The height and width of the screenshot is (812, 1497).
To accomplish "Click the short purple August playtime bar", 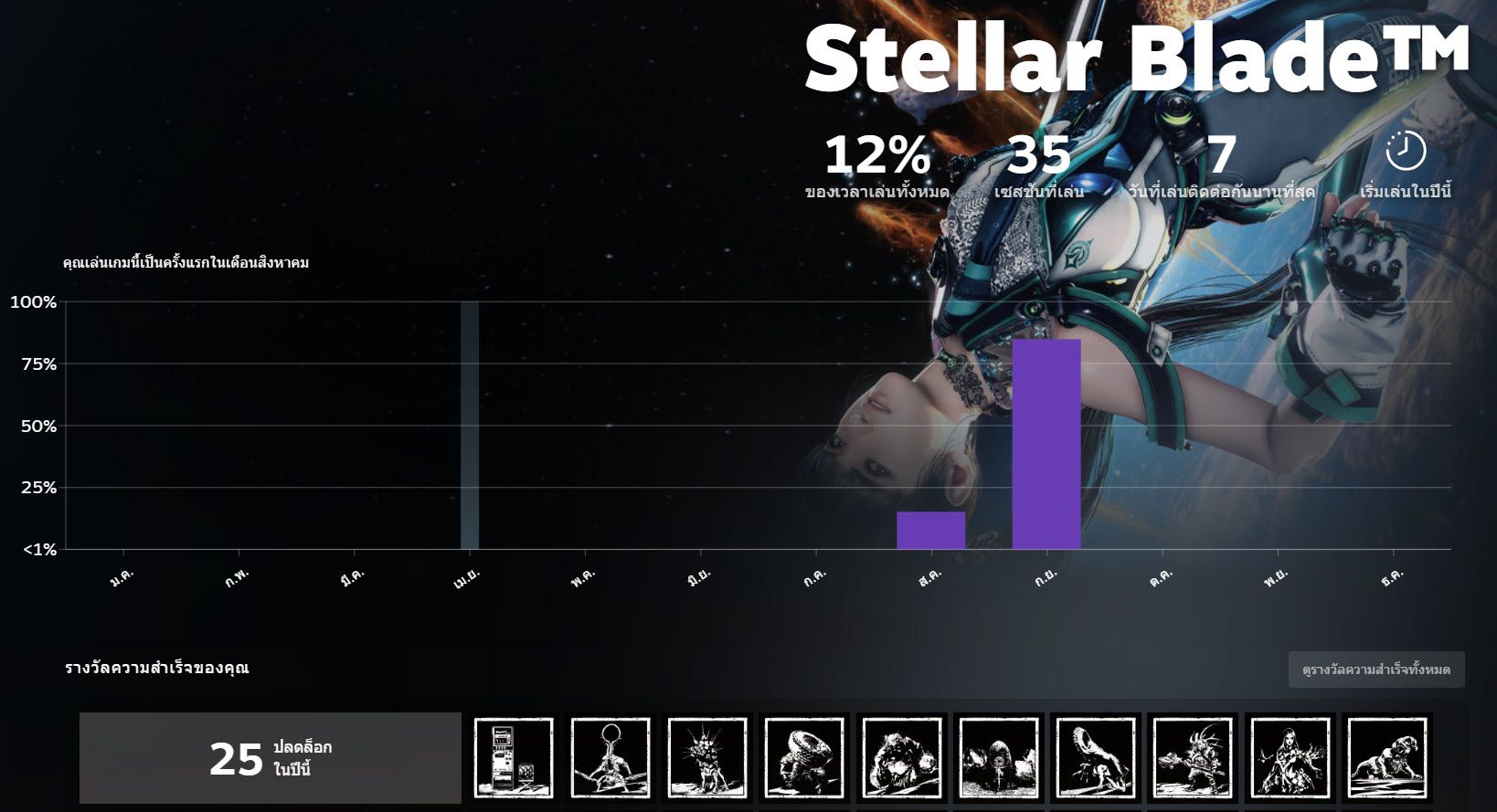I will [930, 530].
